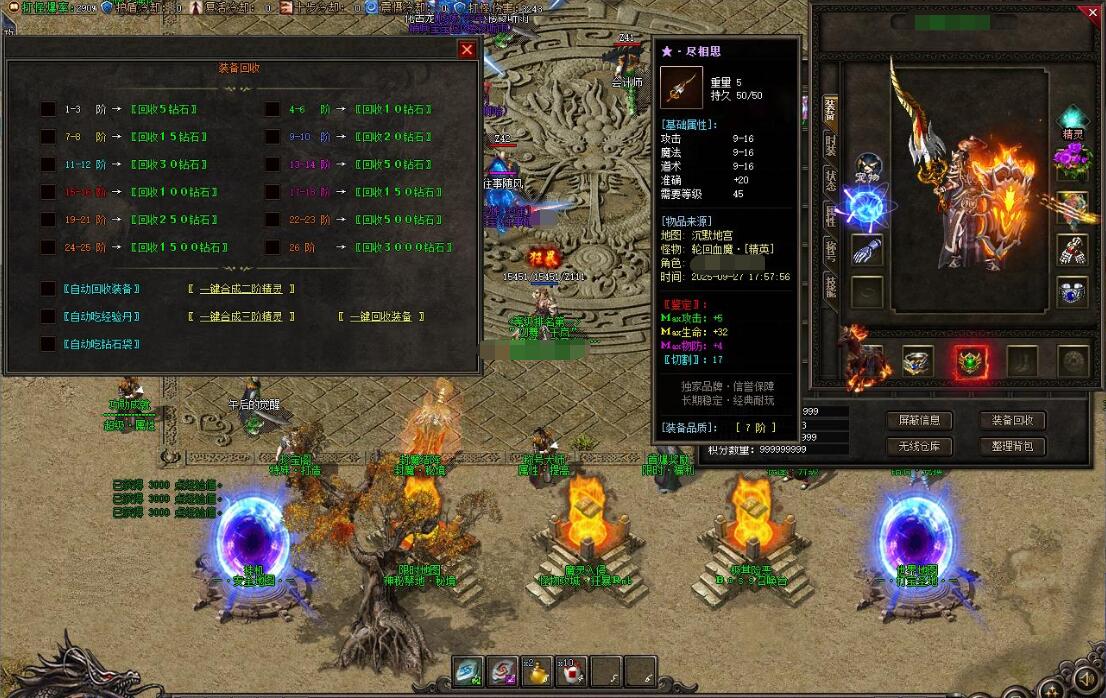Enable 自动吃钻石袋 checkbox
The height and width of the screenshot is (698, 1106).
pyautogui.click(x=48, y=344)
